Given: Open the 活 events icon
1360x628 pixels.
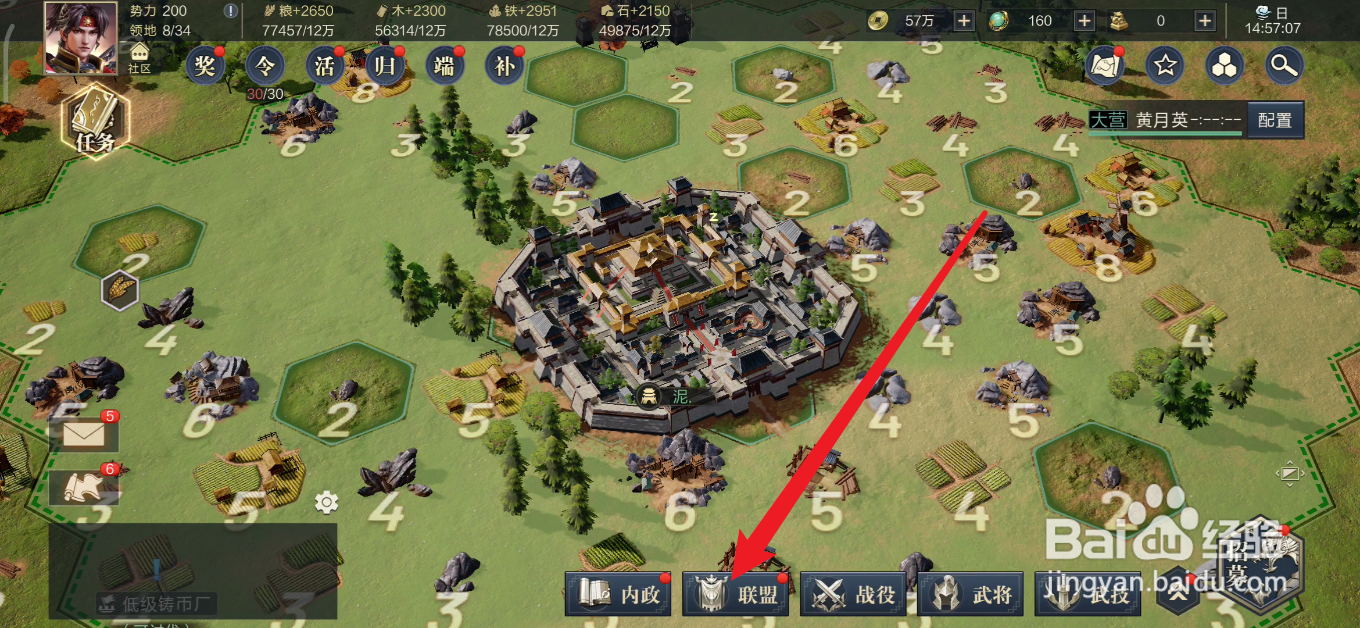Looking at the screenshot, I should [325, 66].
